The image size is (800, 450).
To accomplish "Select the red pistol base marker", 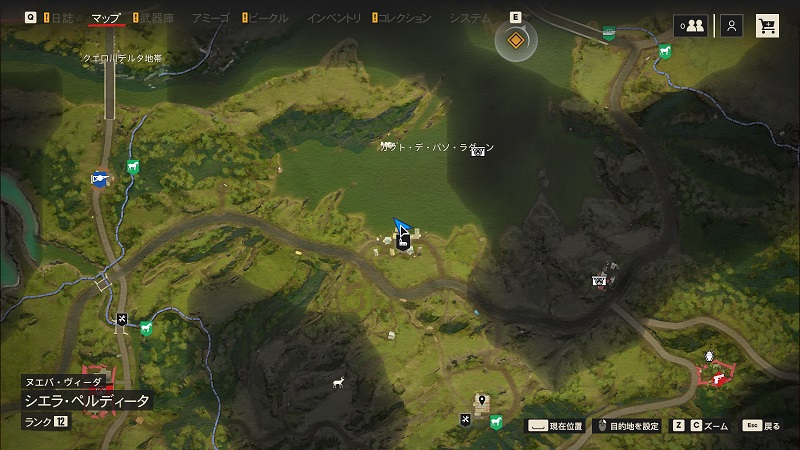I will pyautogui.click(x=716, y=378).
